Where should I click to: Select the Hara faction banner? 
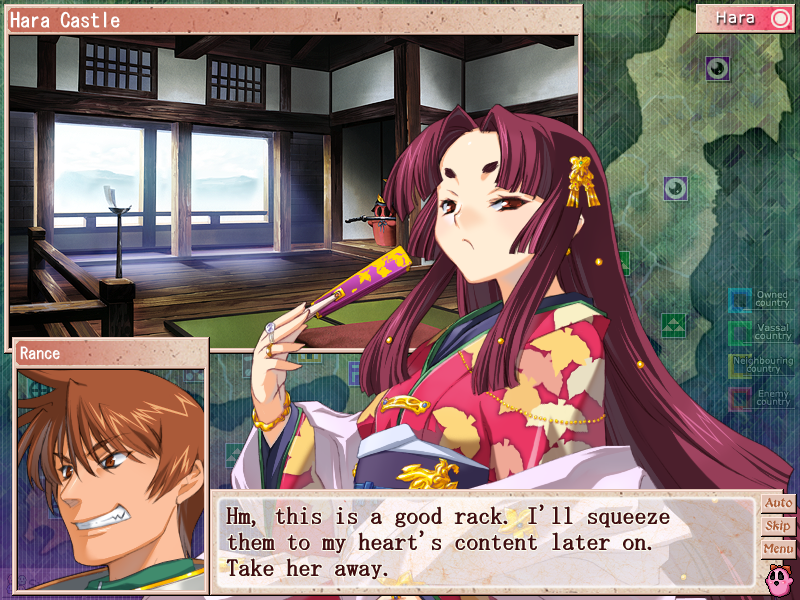point(745,18)
